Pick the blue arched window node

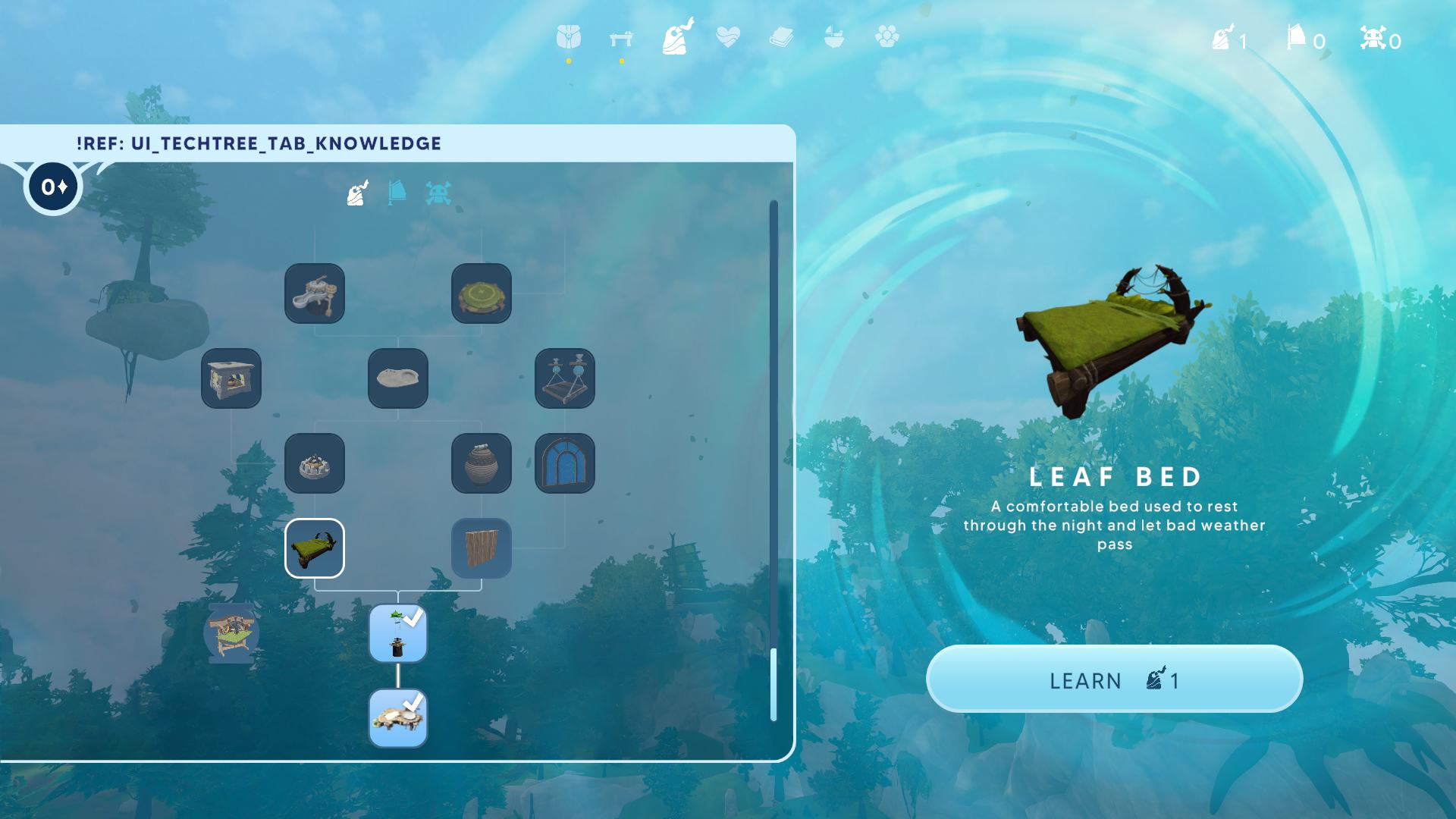pos(565,463)
